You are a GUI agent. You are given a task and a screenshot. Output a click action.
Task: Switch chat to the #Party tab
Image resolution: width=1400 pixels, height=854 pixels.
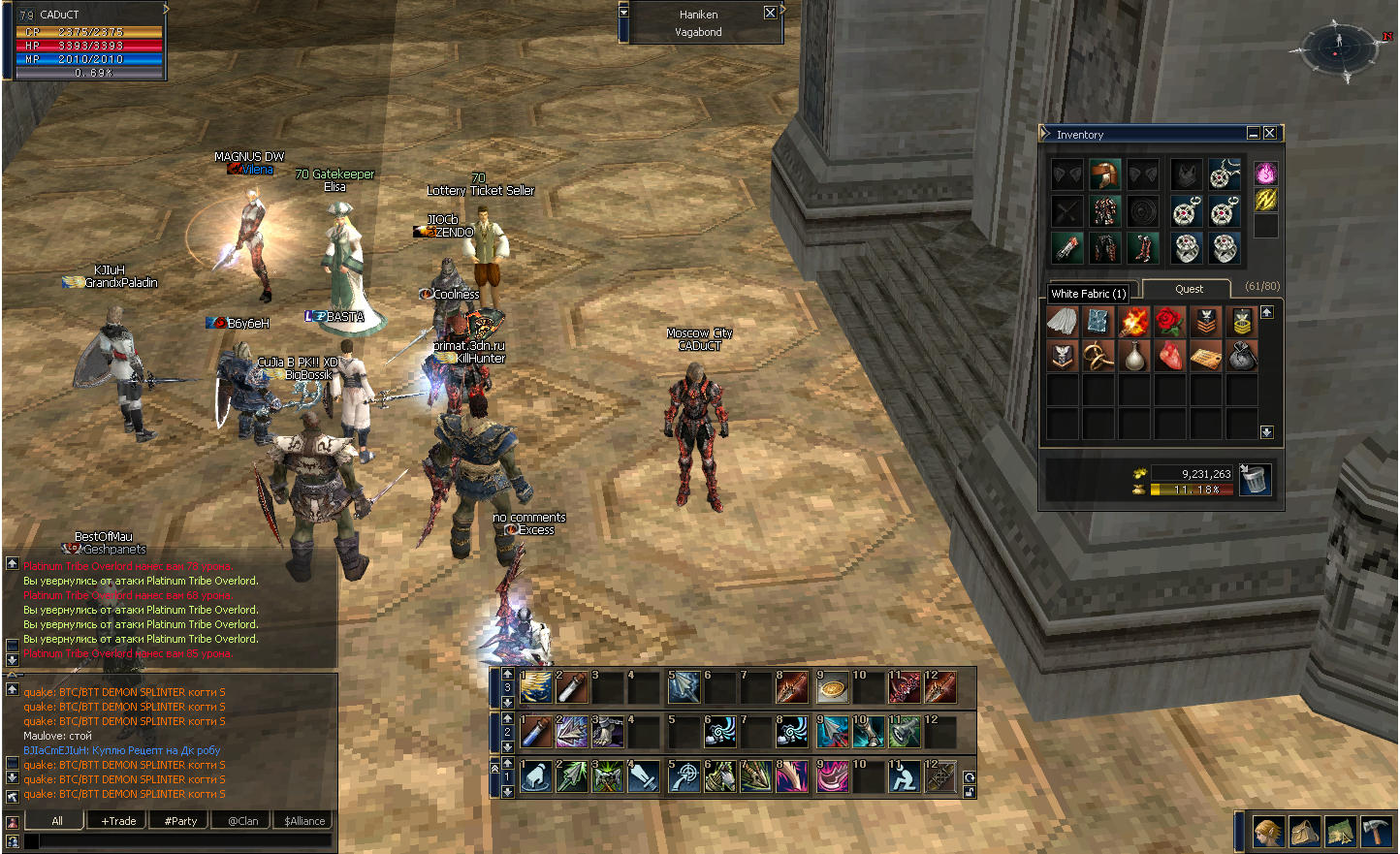pyautogui.click(x=180, y=821)
